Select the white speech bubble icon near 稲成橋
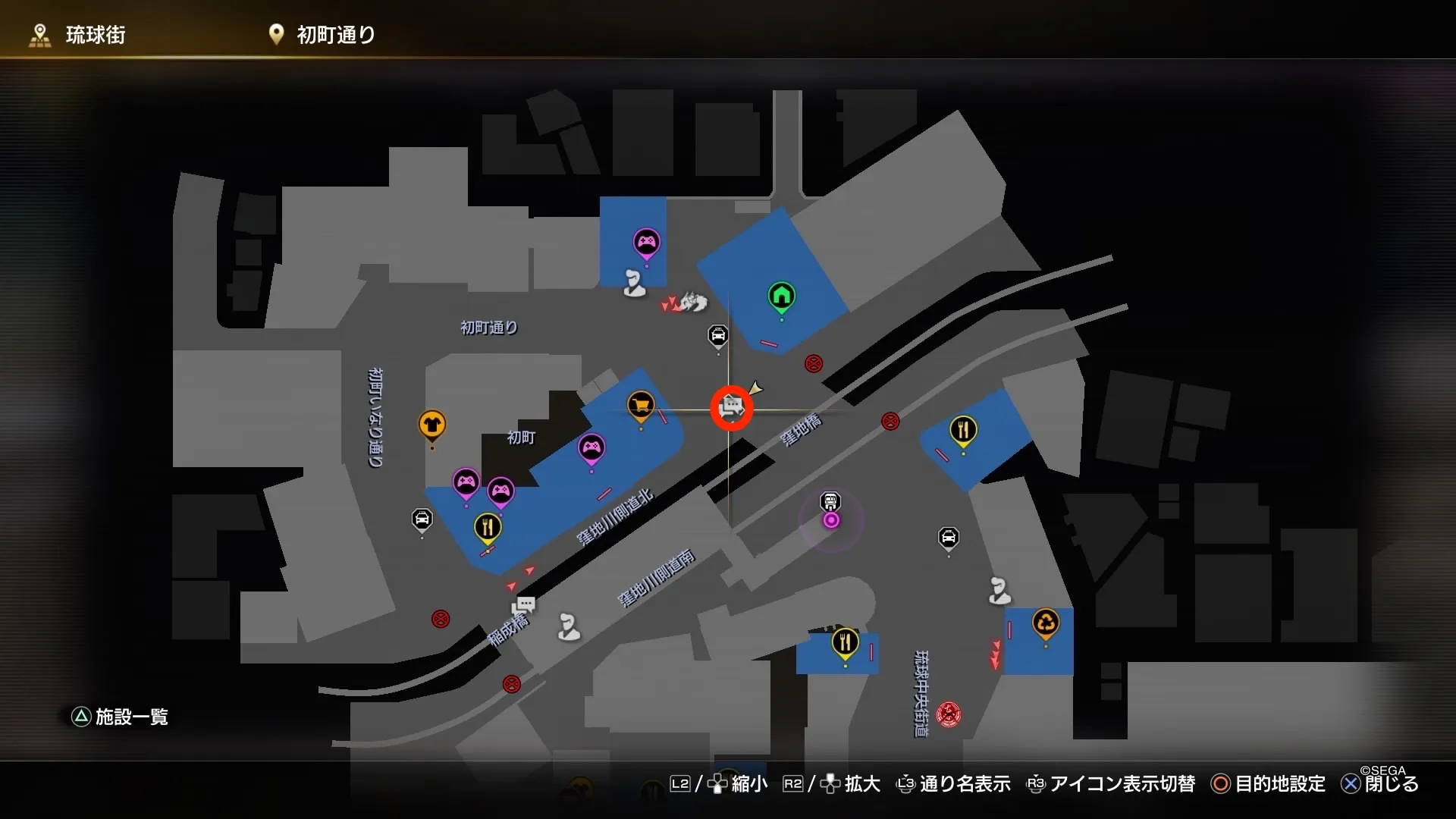Viewport: 1456px width, 819px height. click(525, 605)
